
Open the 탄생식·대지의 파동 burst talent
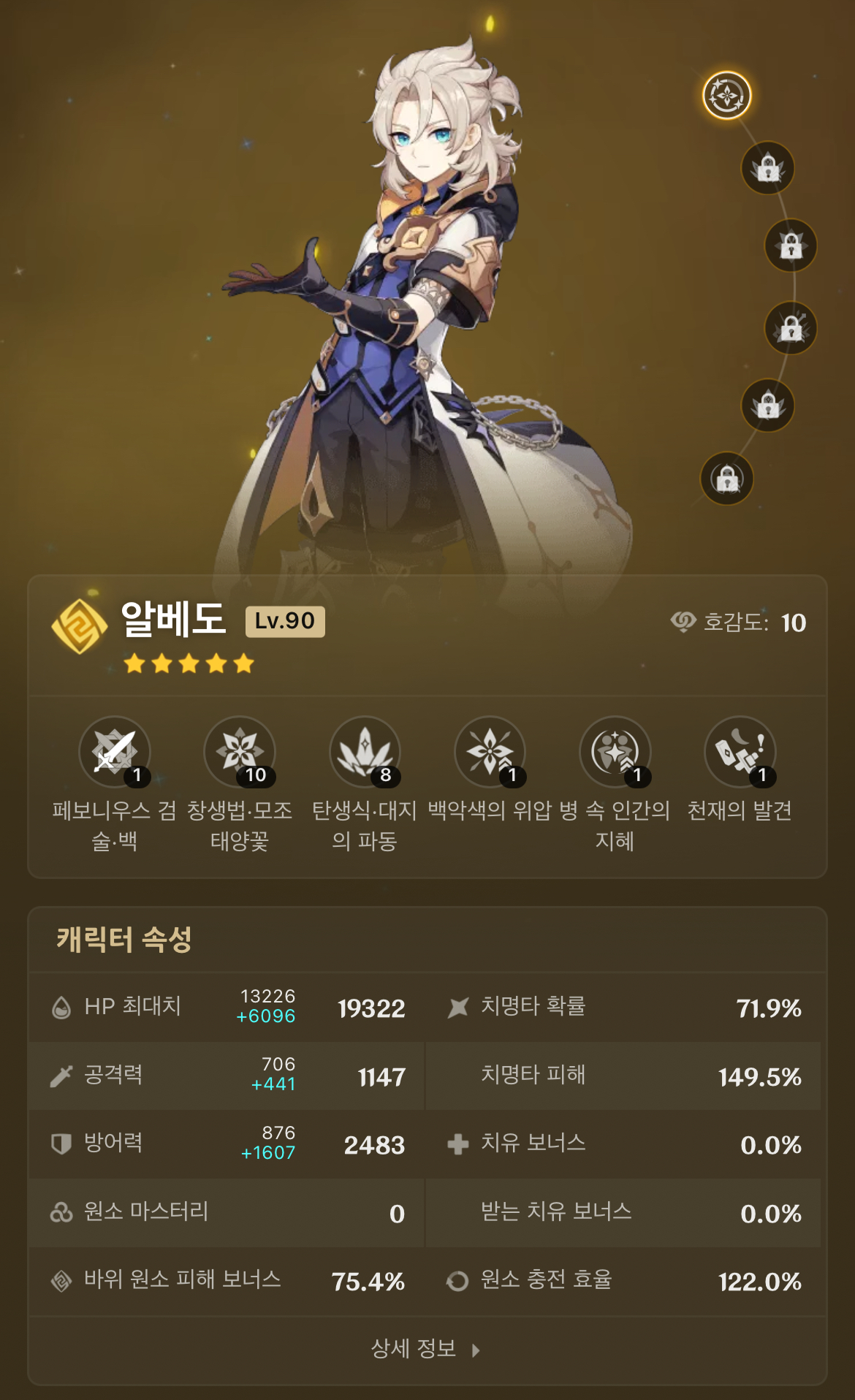[x=365, y=752]
